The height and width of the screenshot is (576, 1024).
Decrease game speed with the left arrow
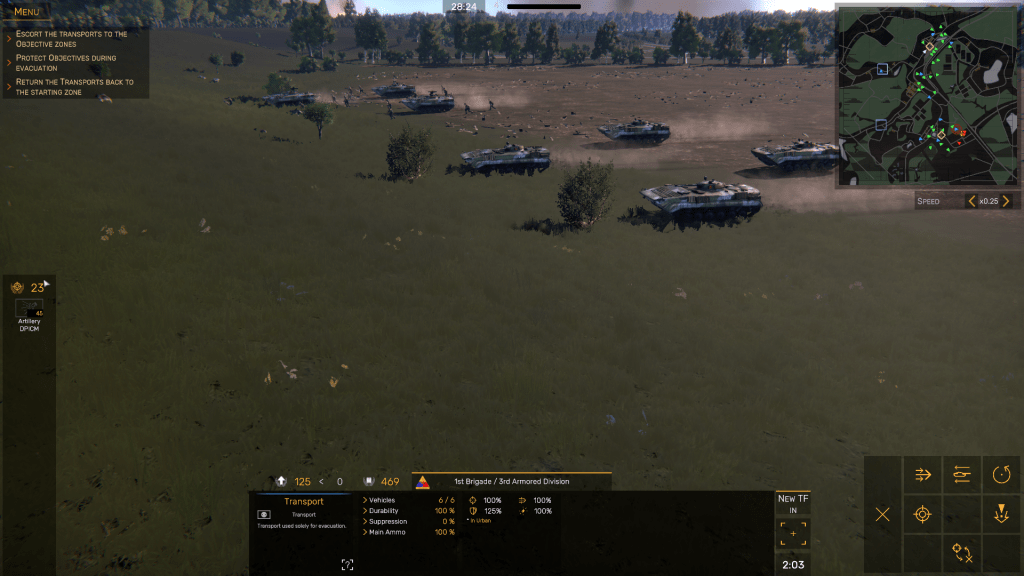tap(971, 201)
